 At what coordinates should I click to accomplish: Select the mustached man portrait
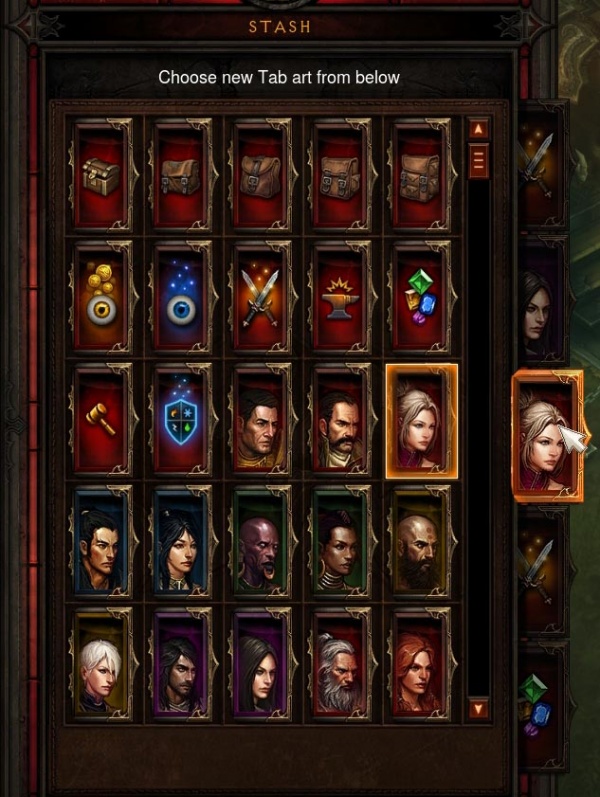click(x=341, y=421)
